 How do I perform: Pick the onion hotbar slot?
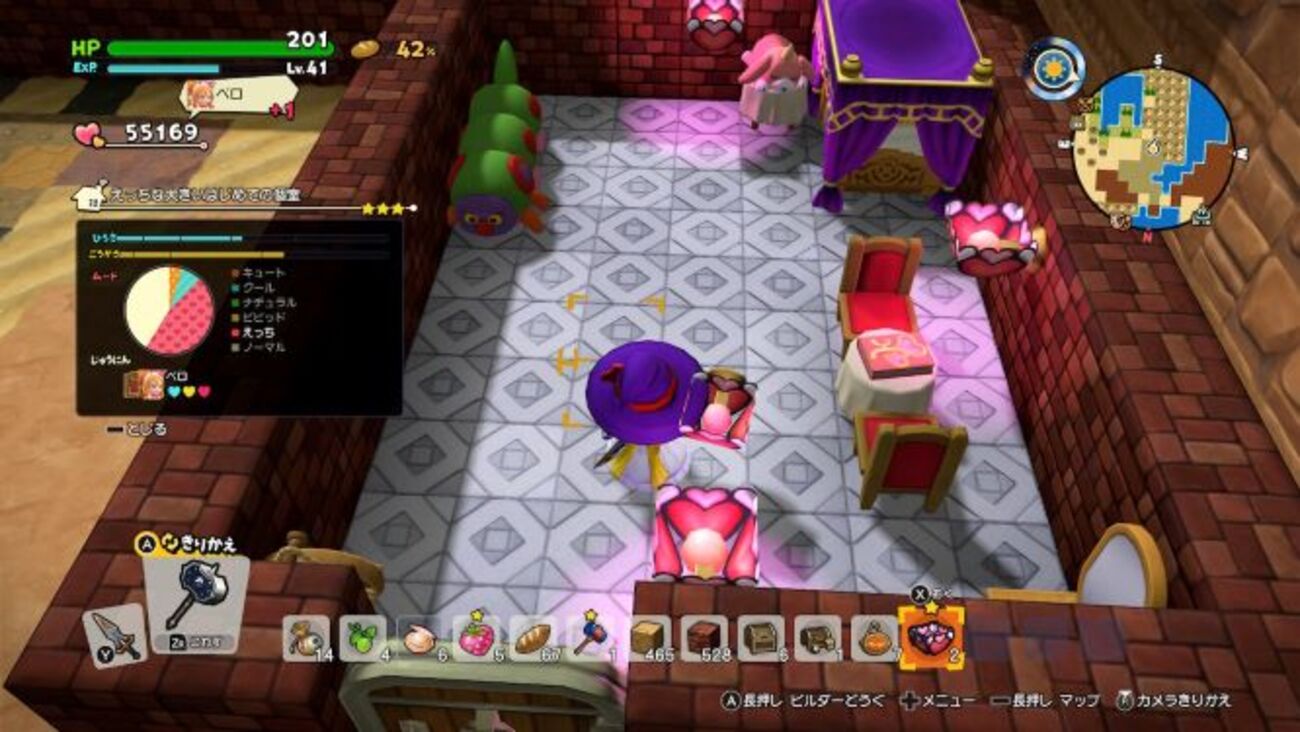click(418, 639)
